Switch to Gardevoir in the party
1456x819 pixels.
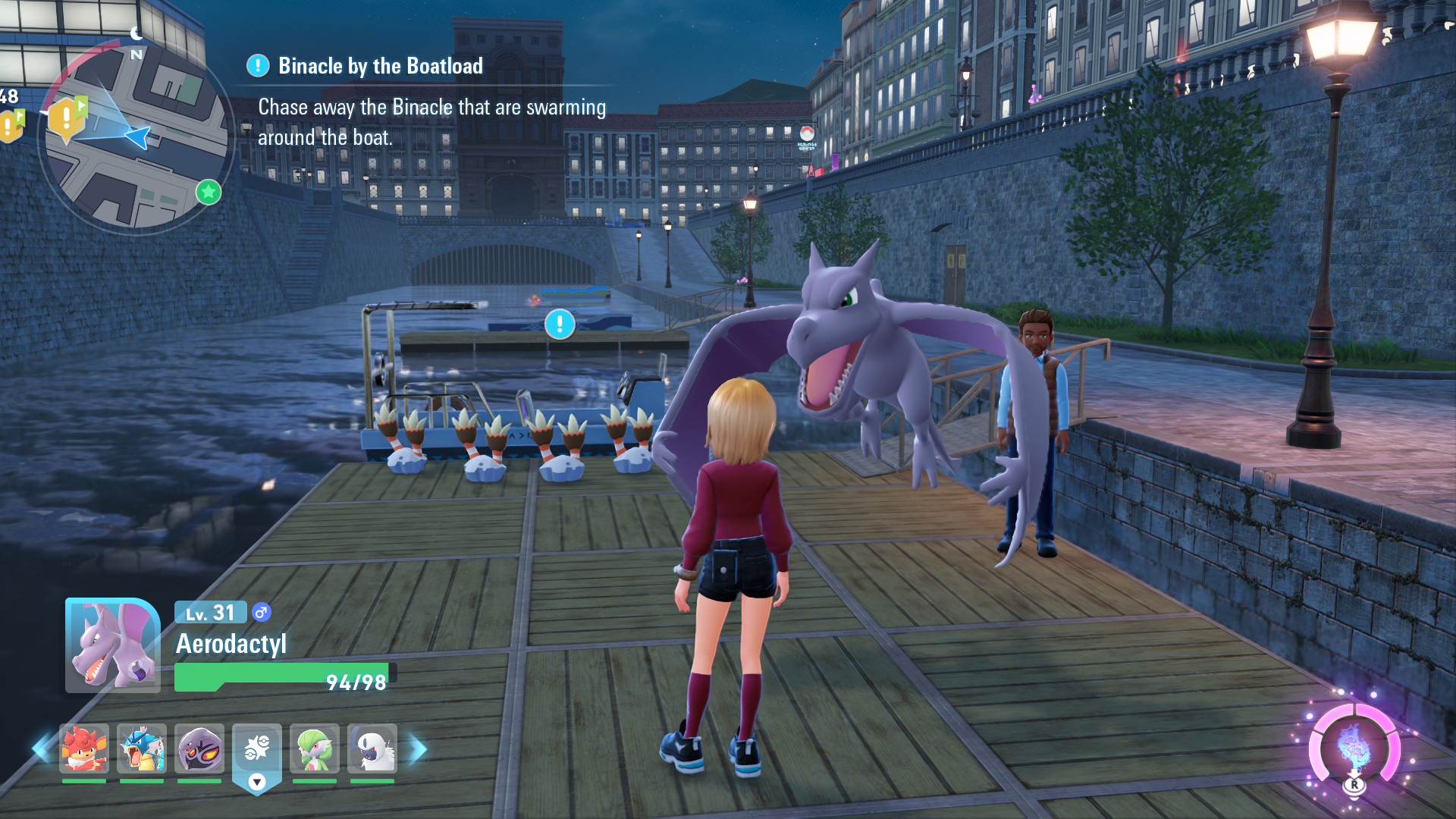[x=315, y=748]
